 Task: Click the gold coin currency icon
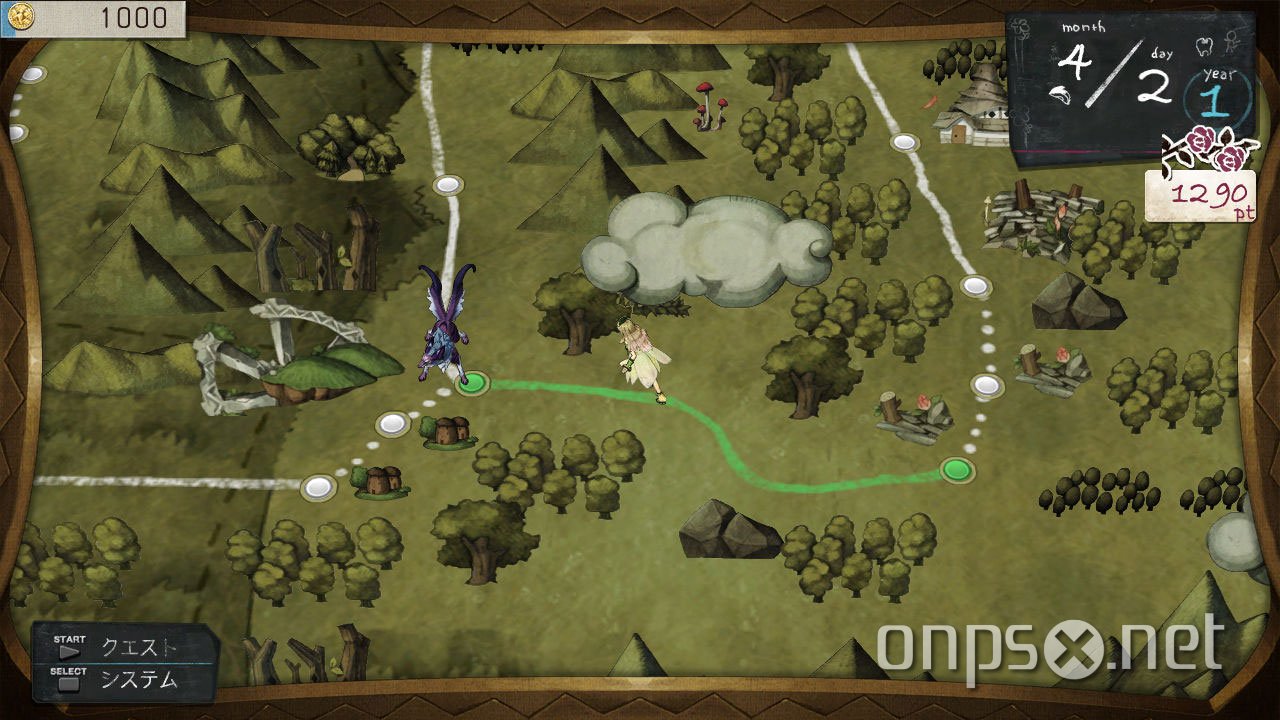tap(22, 17)
